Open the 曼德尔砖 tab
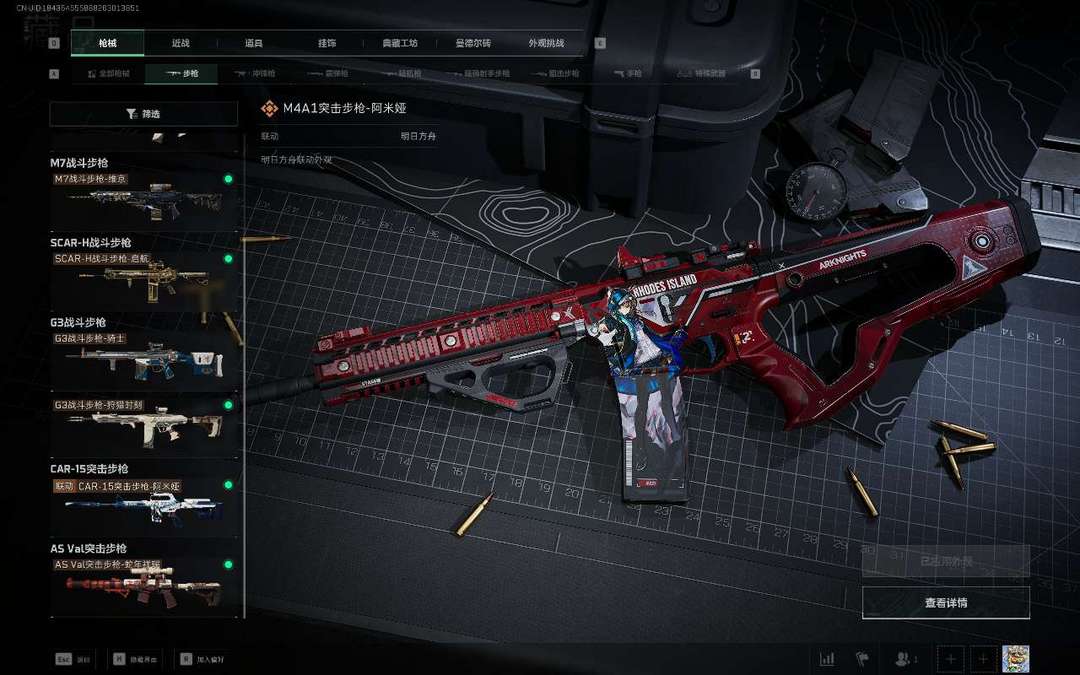This screenshot has height=675, width=1080. coord(473,43)
